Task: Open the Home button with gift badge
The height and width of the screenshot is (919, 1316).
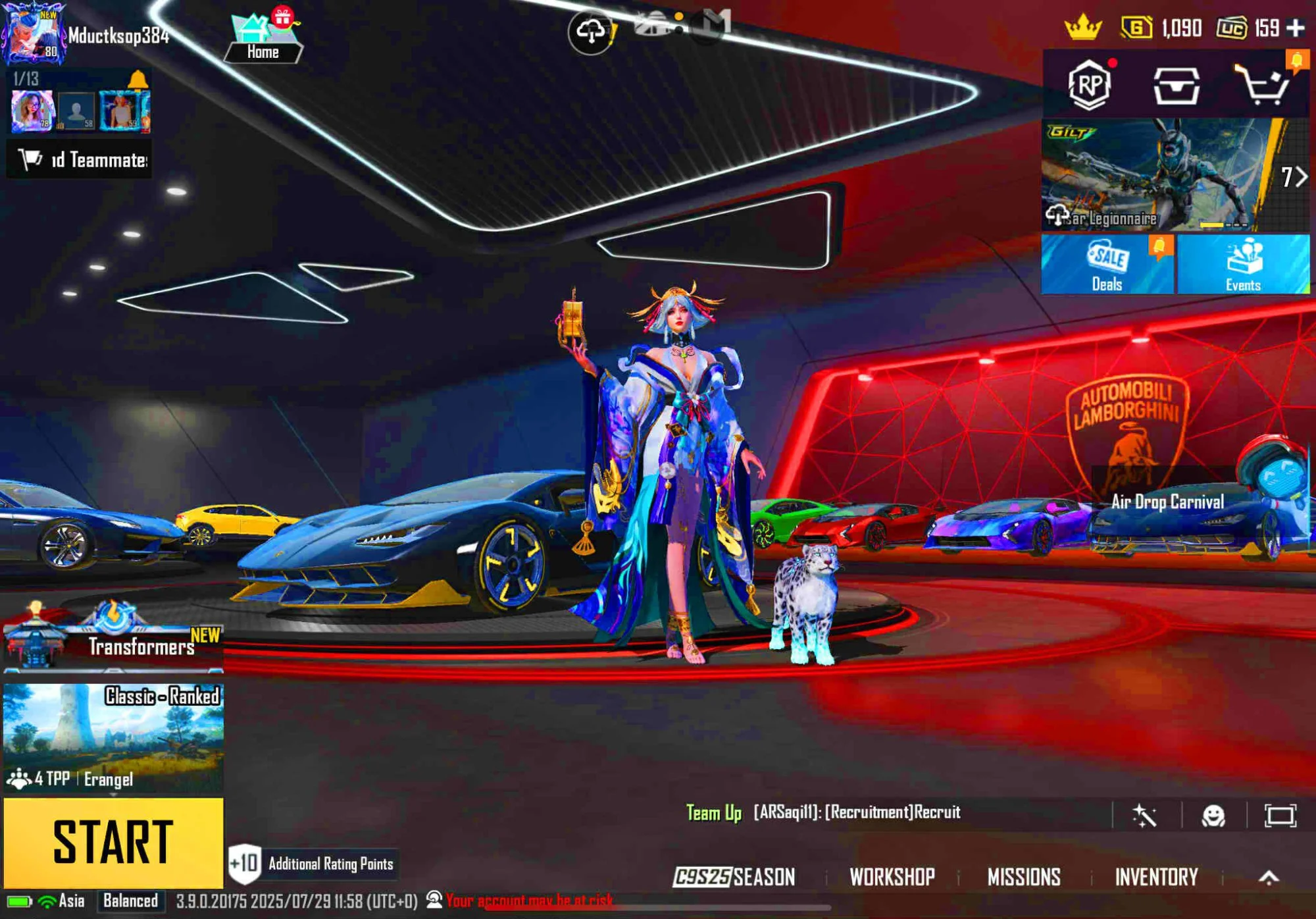Action: [263, 38]
